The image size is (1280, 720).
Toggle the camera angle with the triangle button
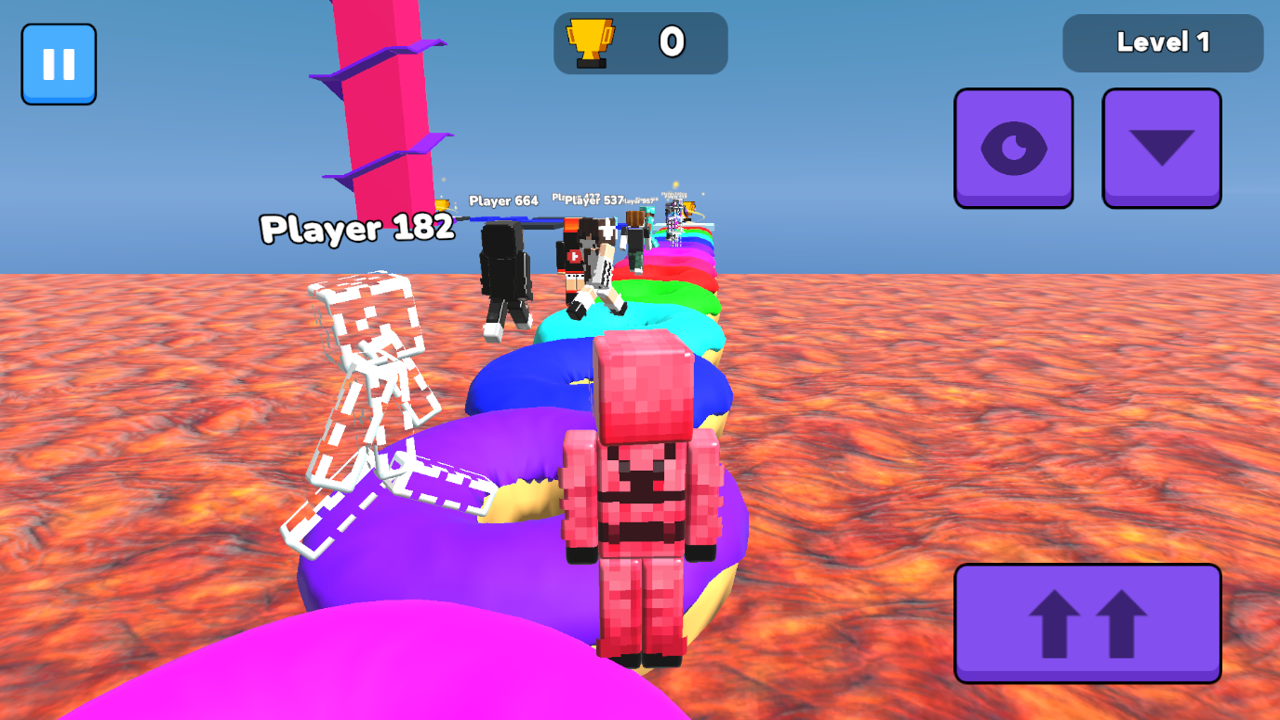click(1161, 147)
